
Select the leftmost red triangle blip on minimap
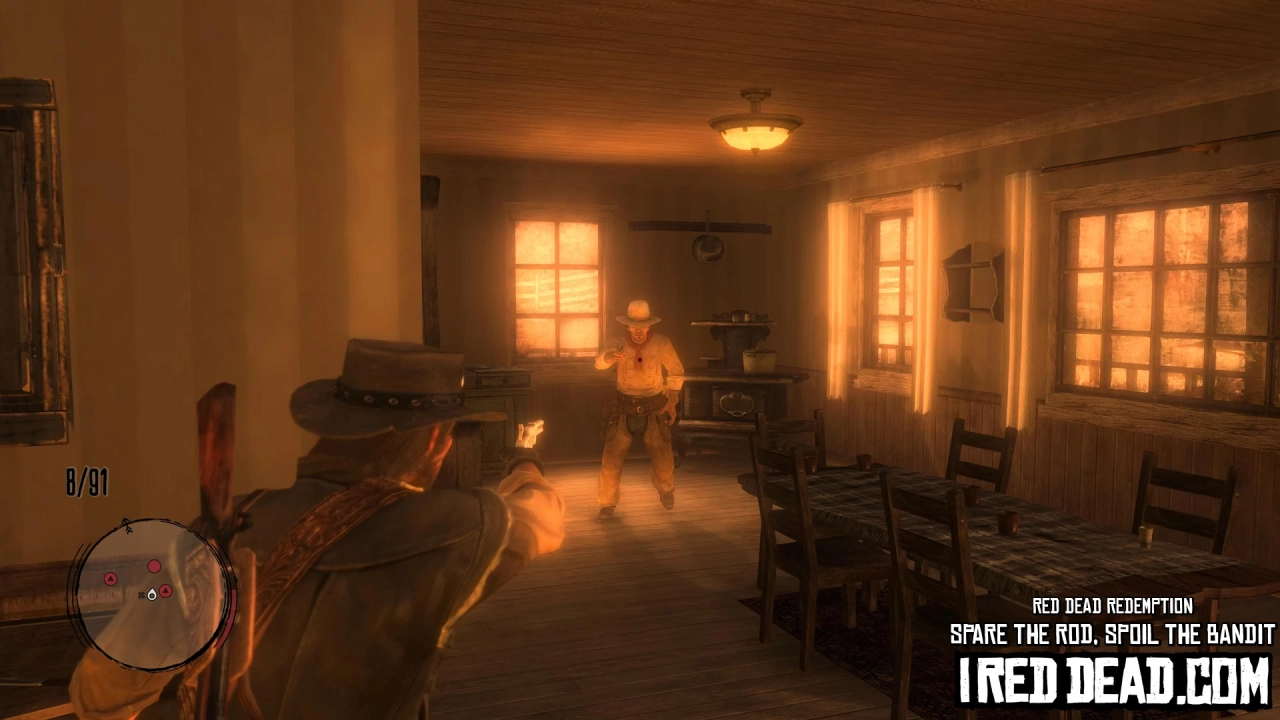[110, 578]
